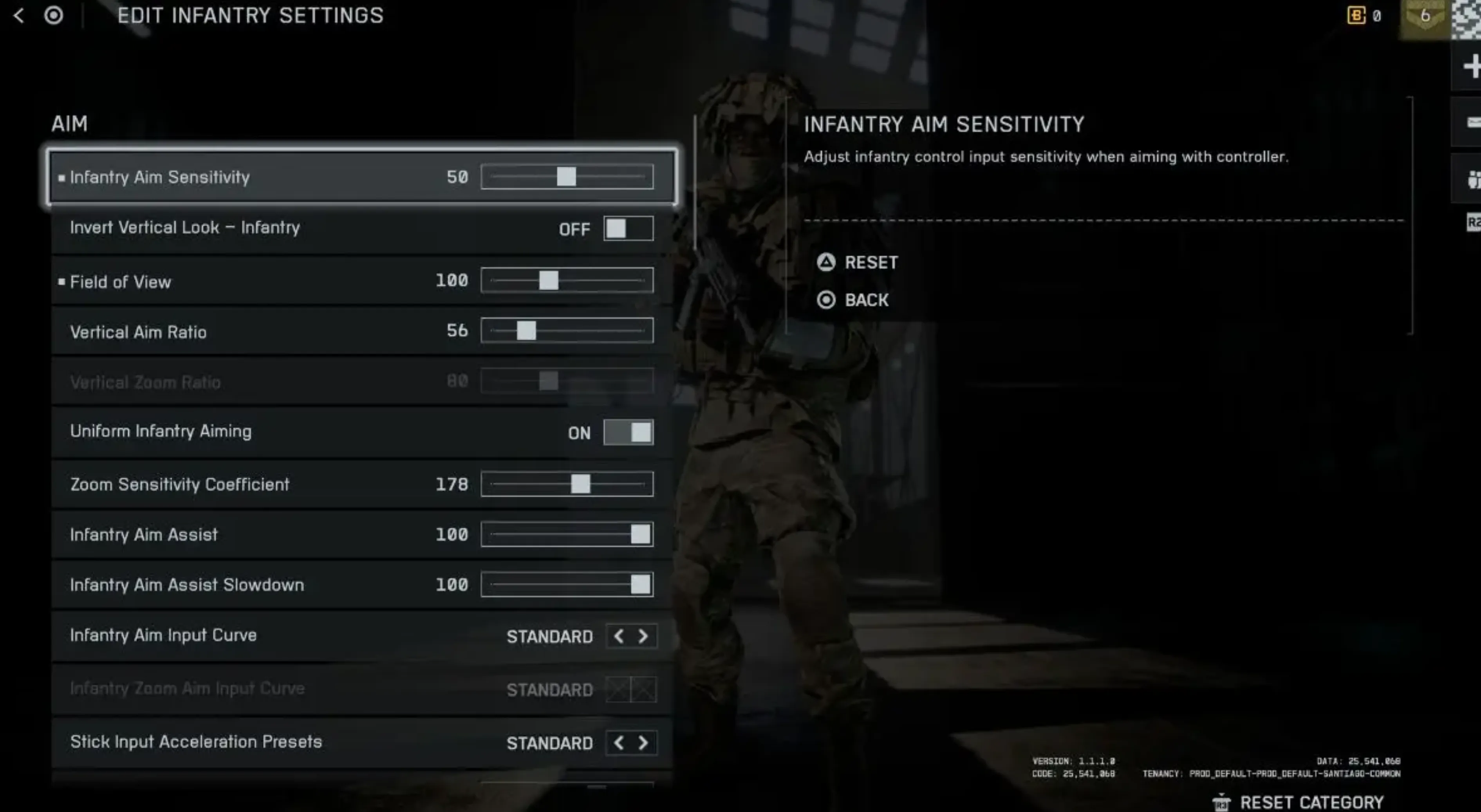Click right arrow on Stick Input Acceleration Presets

point(644,743)
